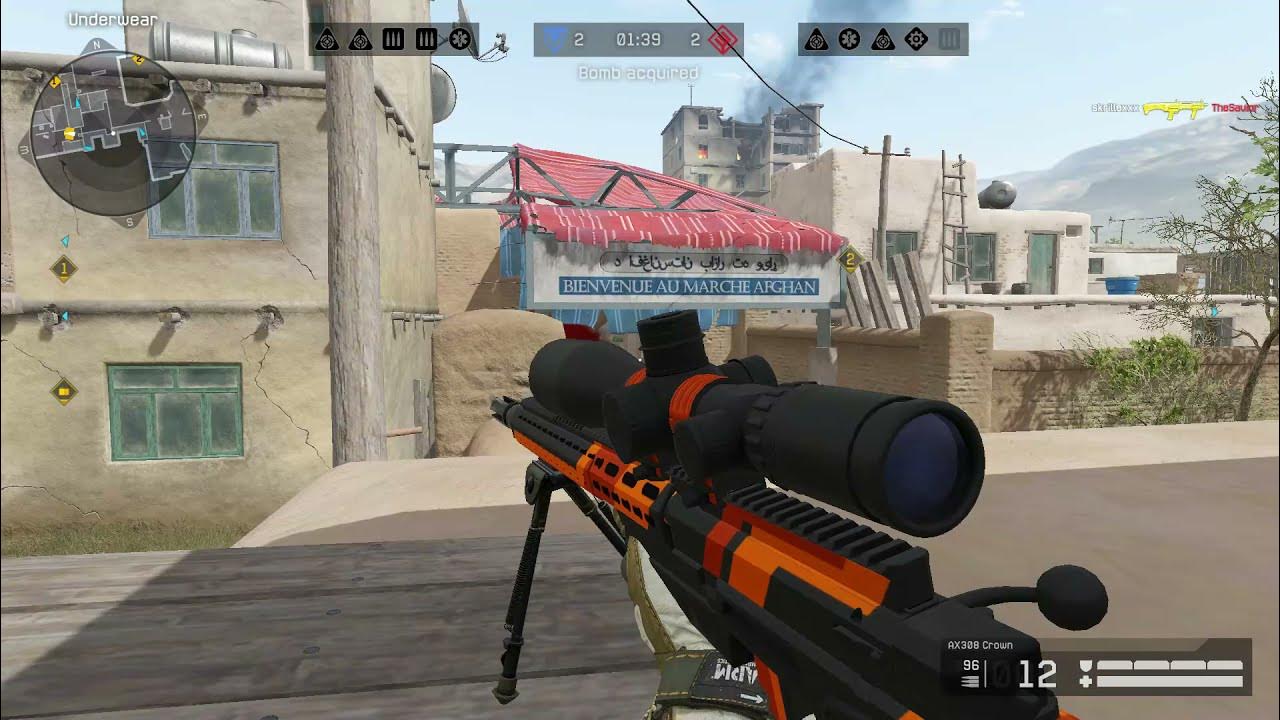Click the red team diamond emblem

tap(722, 40)
